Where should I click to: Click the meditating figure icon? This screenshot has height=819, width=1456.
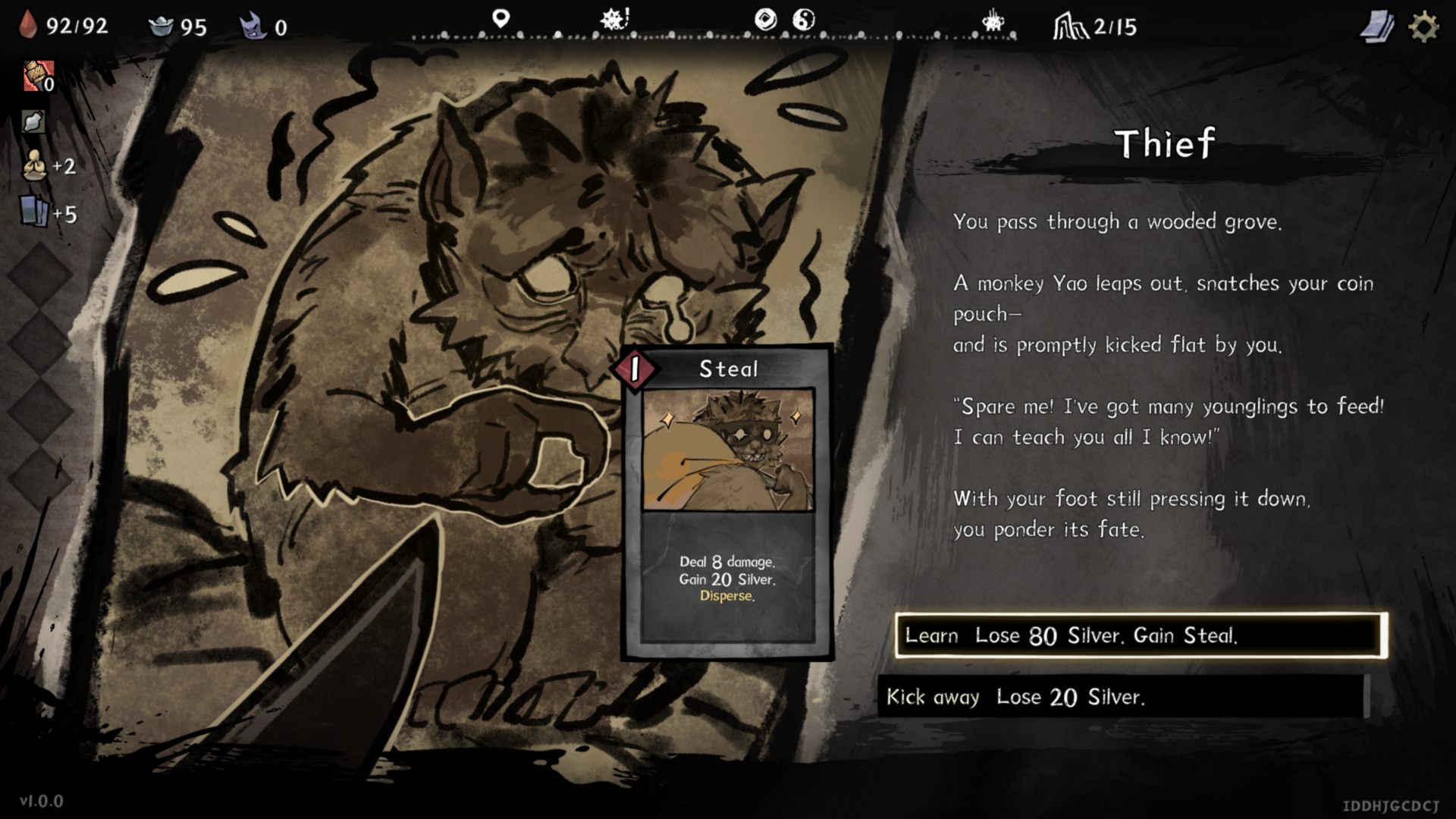click(33, 165)
